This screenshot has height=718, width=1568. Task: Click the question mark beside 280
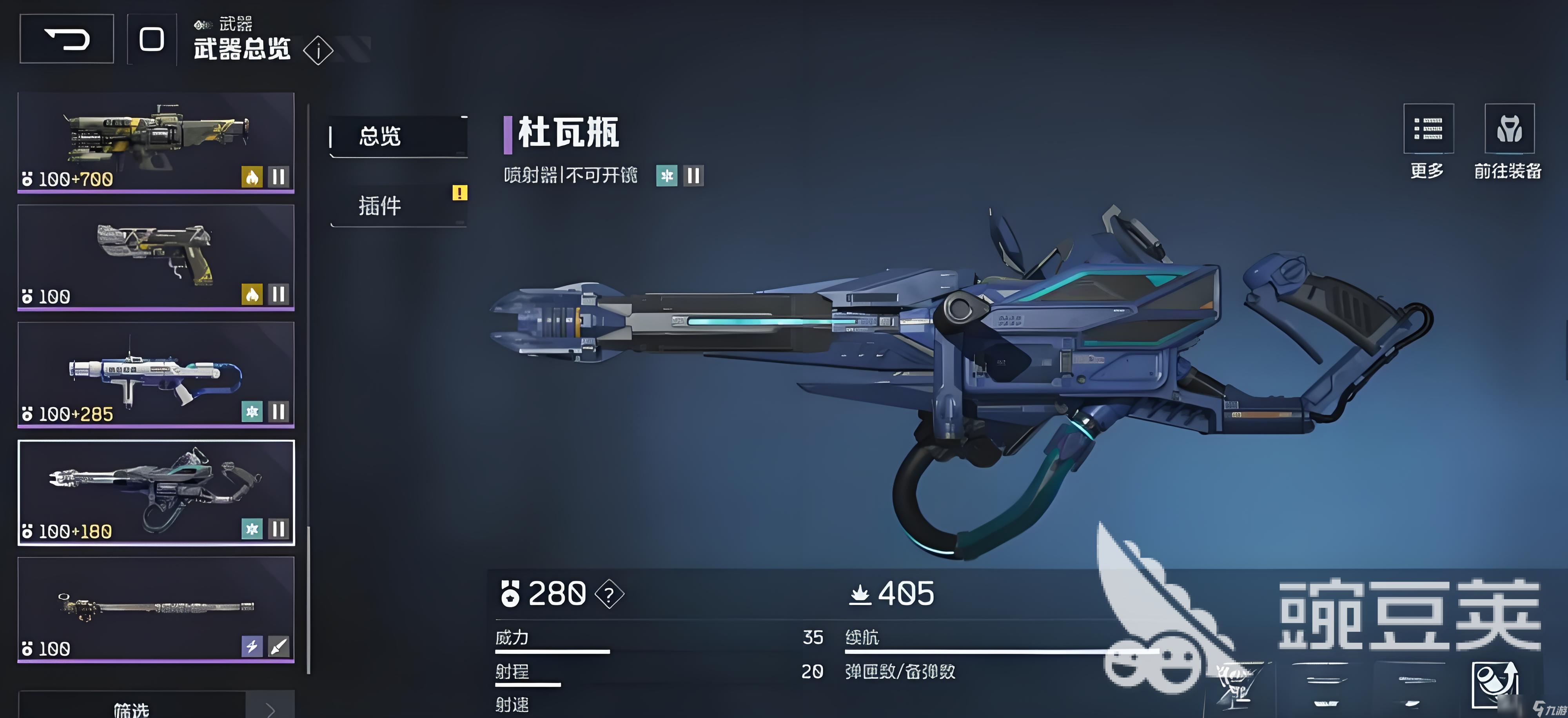coord(609,594)
